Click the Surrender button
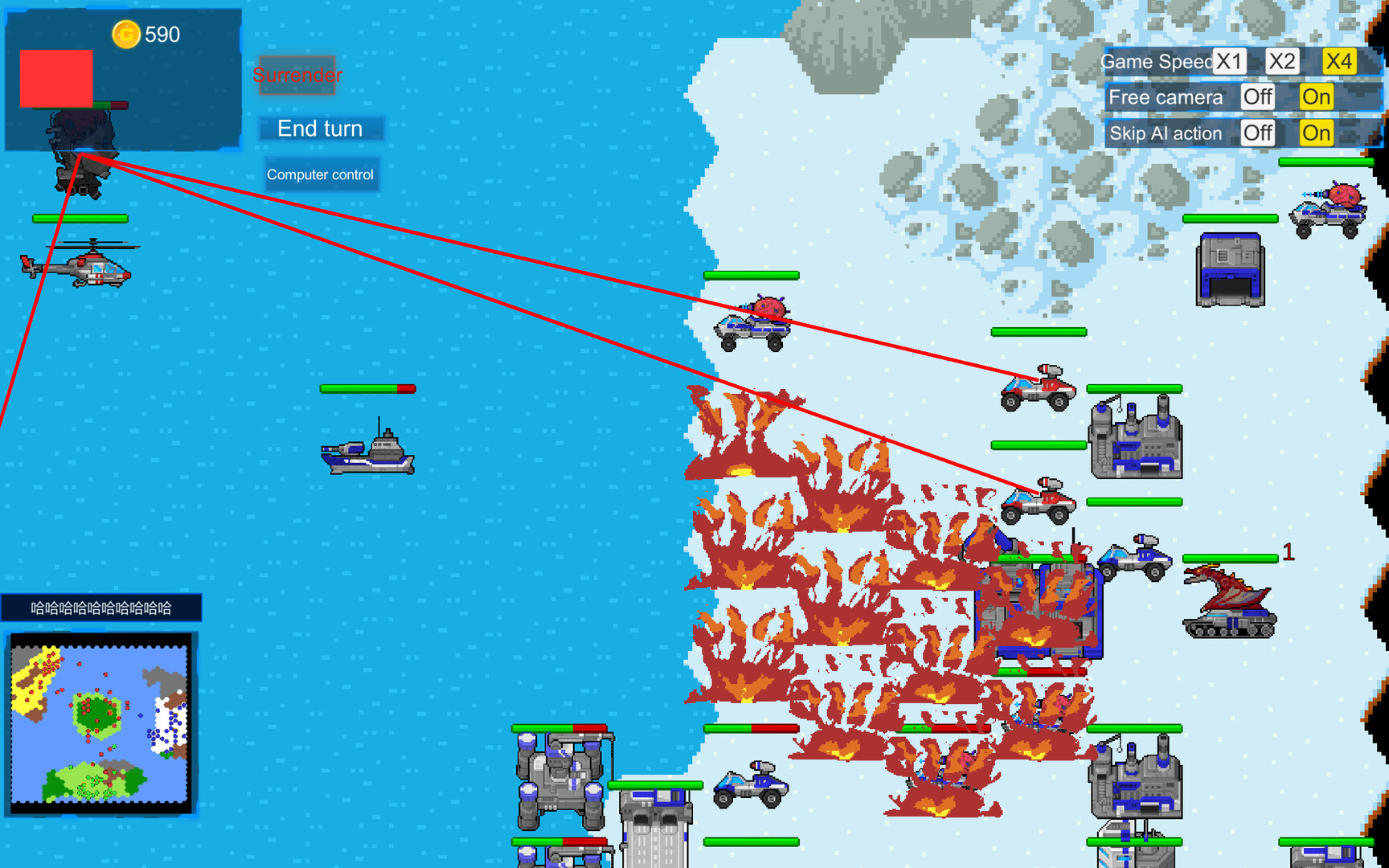This screenshot has height=868, width=1389. [x=298, y=76]
